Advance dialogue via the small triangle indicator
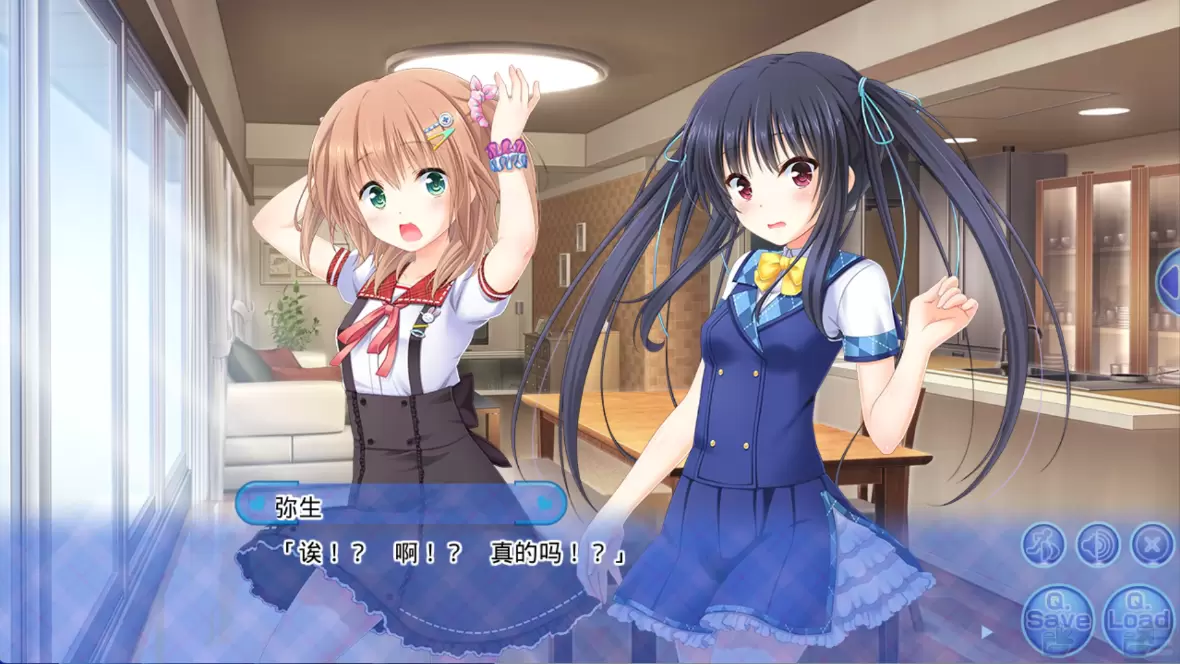Viewport: 1180px width, 664px height. [988, 631]
